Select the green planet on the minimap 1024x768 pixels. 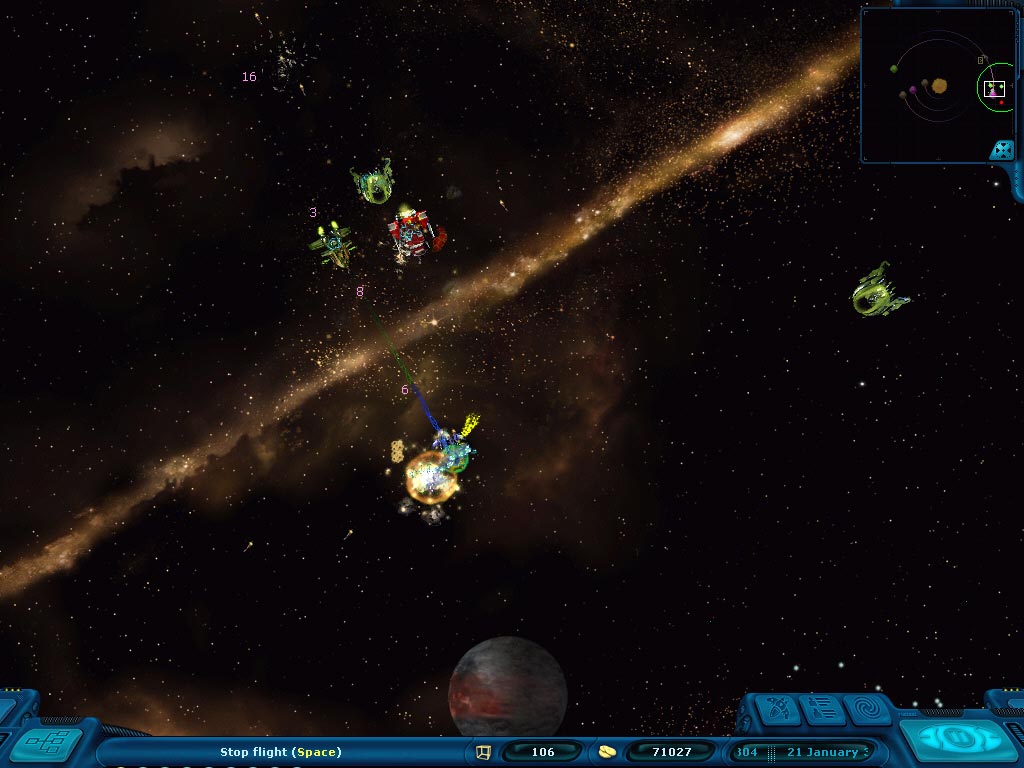tap(894, 69)
